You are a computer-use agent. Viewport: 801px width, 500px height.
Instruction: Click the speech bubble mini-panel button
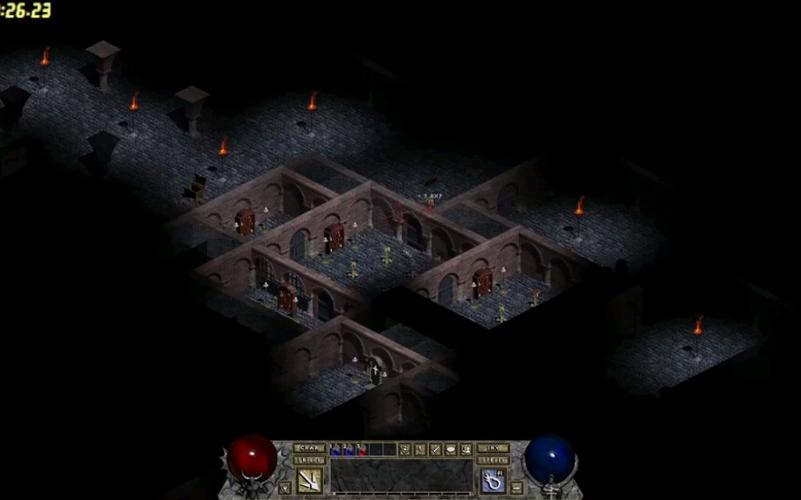click(x=451, y=450)
